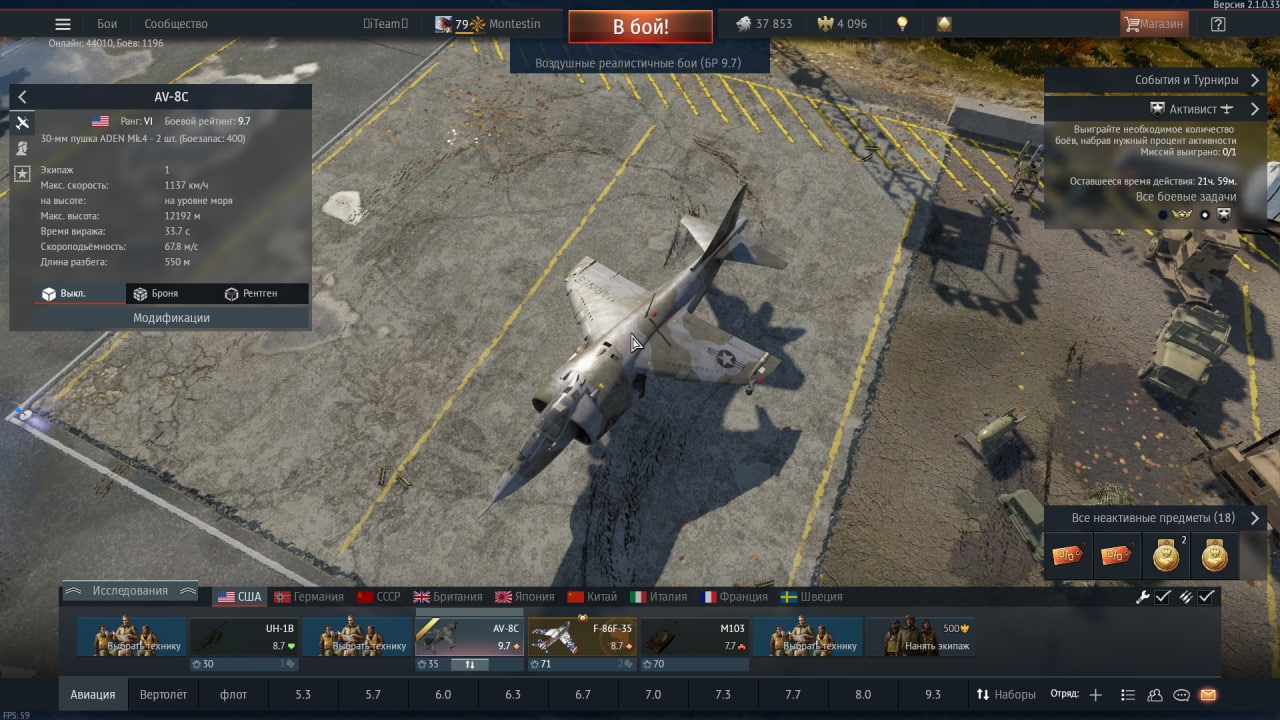Open the hamburger main menu

(x=63, y=24)
